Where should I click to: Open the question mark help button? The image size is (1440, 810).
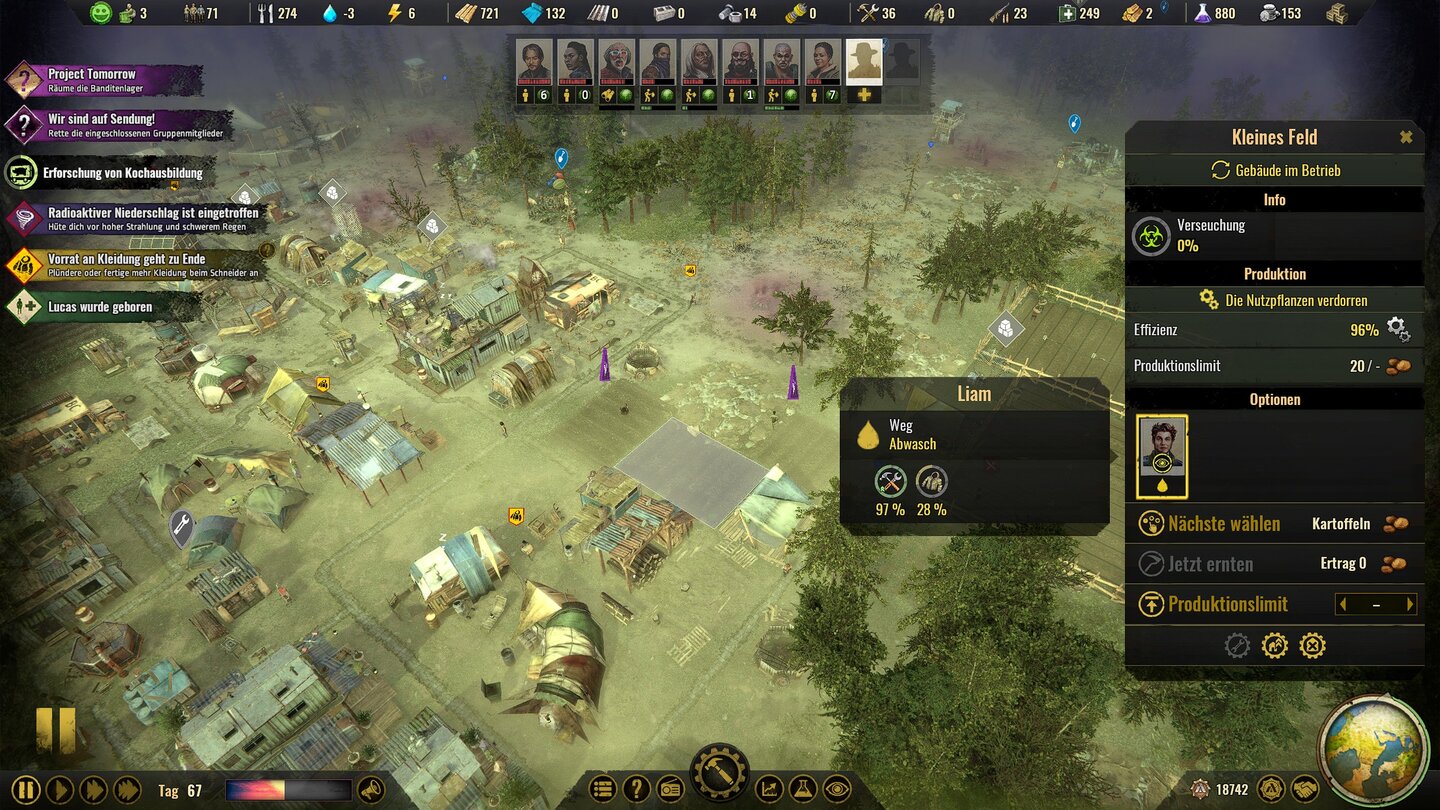(636, 789)
